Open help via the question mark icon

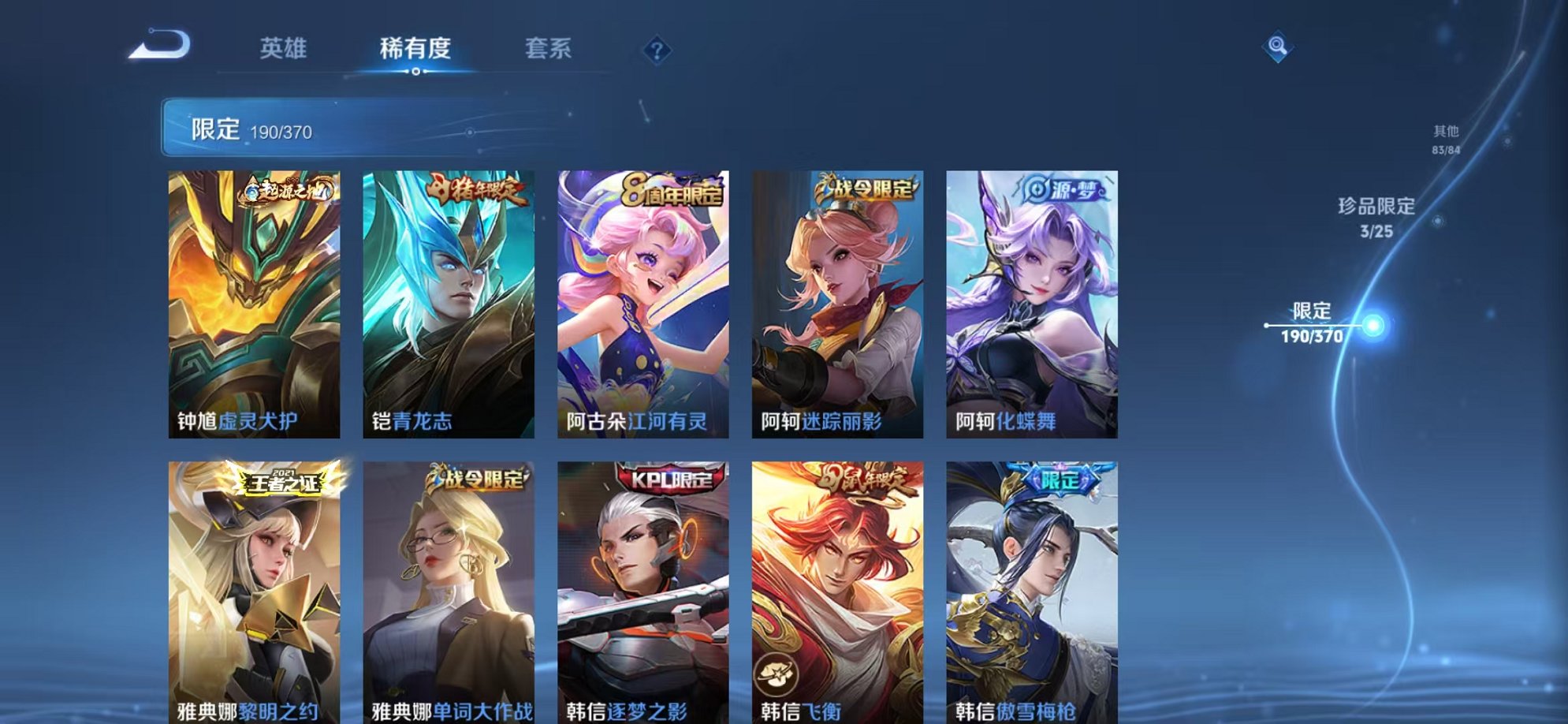pos(657,50)
